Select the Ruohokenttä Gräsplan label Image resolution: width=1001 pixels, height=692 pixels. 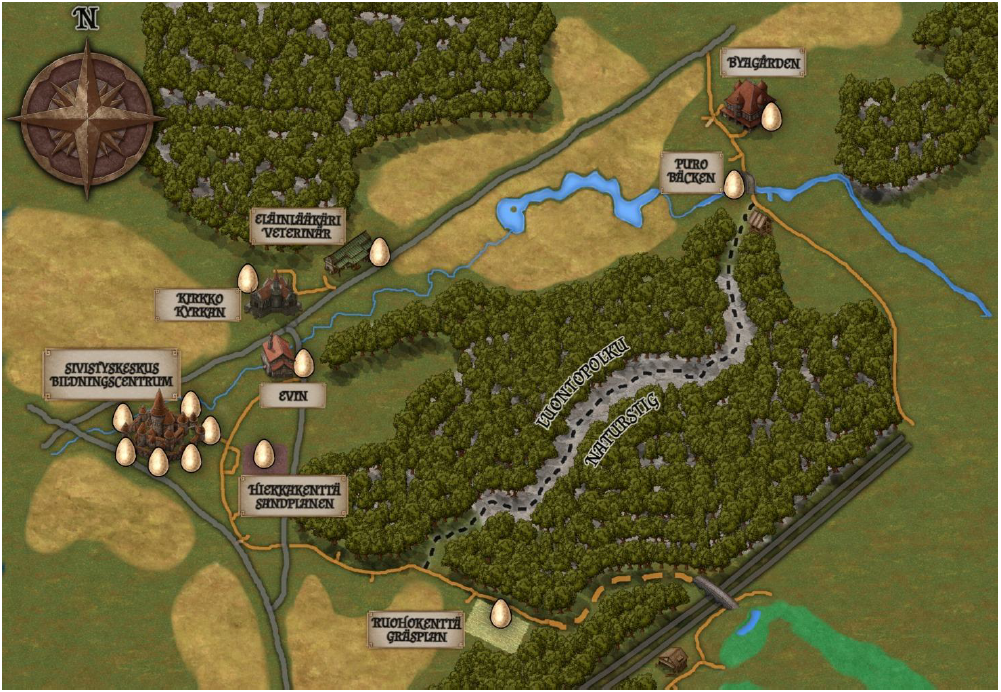[415, 628]
